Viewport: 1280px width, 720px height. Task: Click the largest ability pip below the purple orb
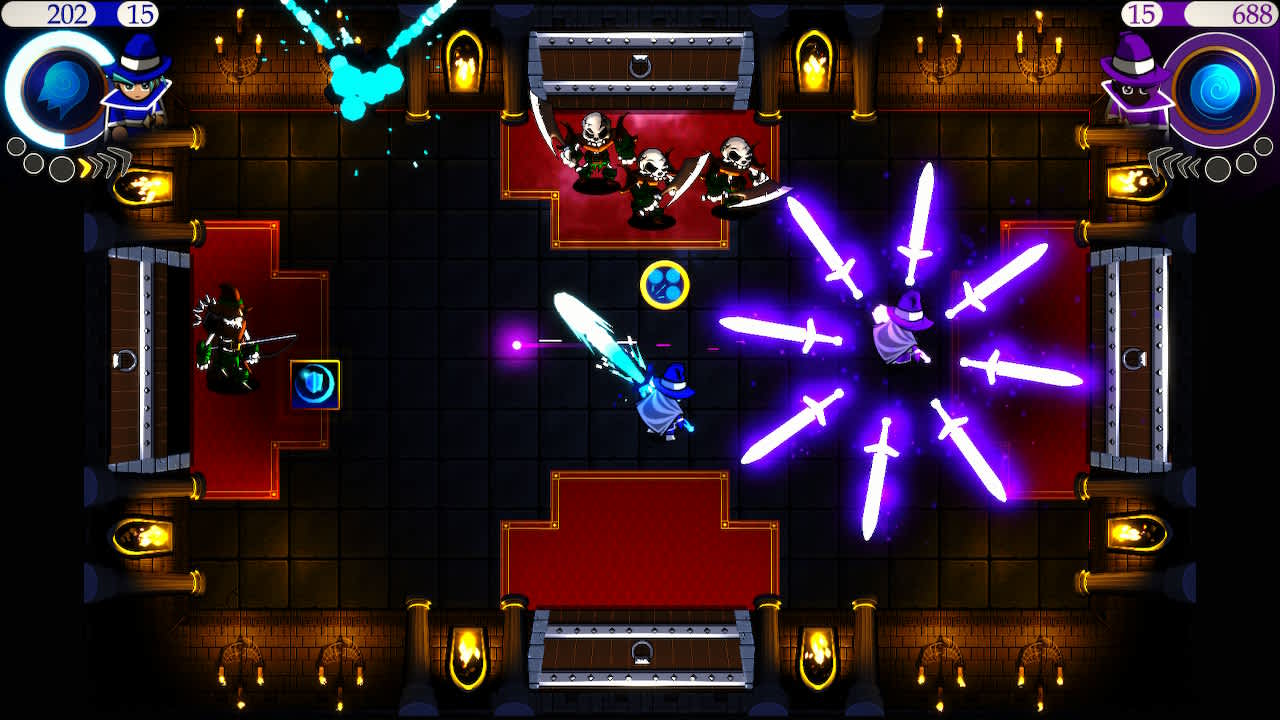coord(1217,168)
